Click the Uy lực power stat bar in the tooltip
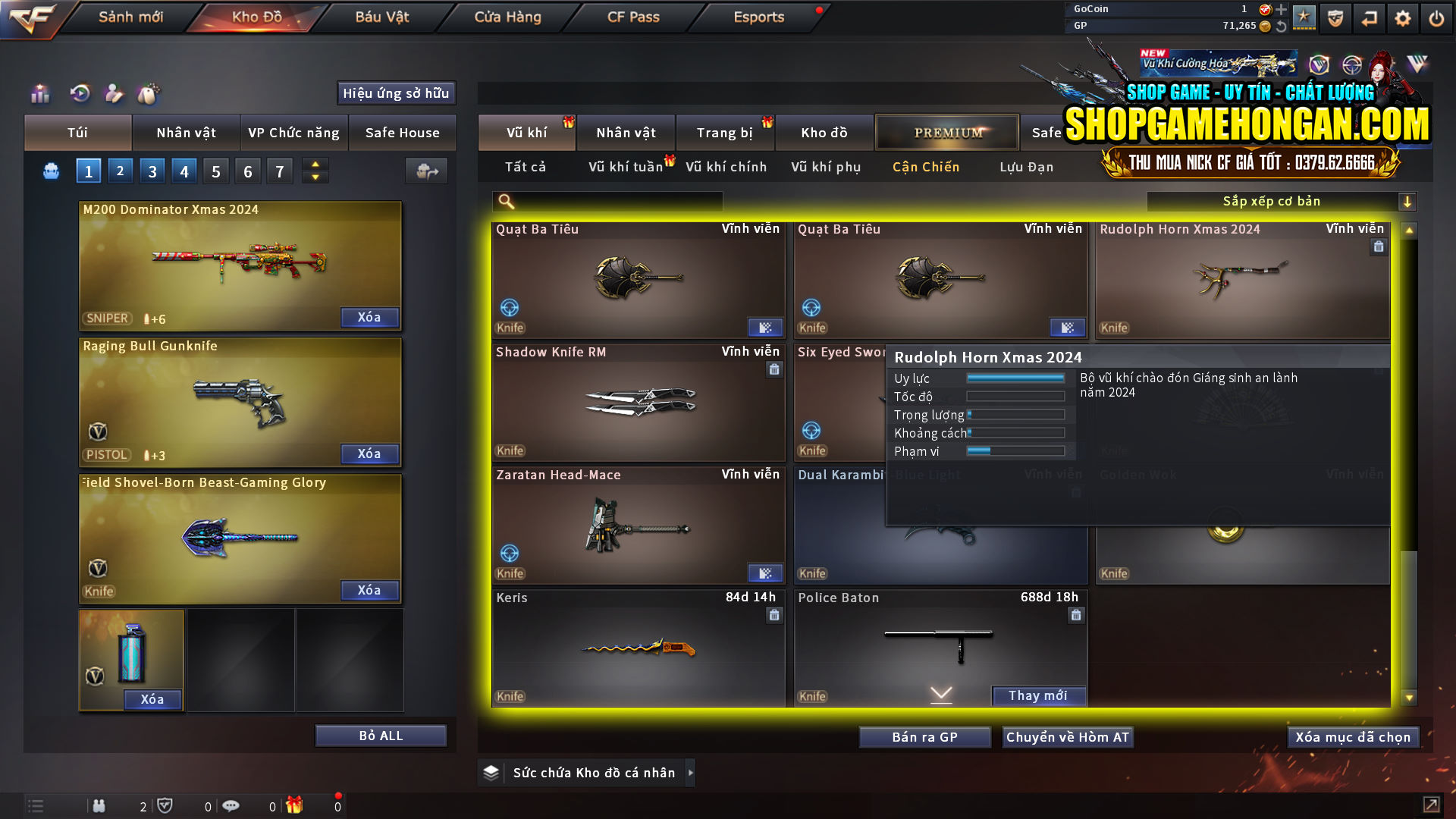Image resolution: width=1456 pixels, height=819 pixels. click(x=1016, y=378)
